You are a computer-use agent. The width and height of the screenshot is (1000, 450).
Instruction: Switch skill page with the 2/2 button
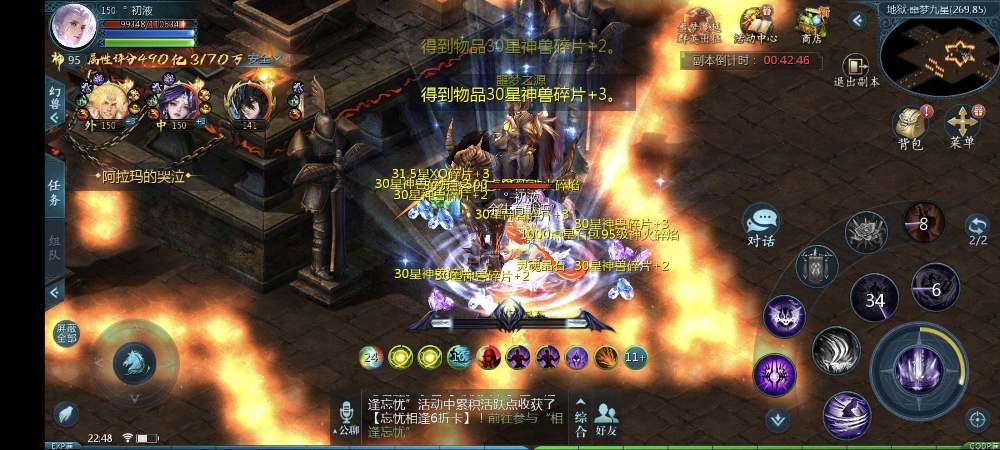click(977, 228)
